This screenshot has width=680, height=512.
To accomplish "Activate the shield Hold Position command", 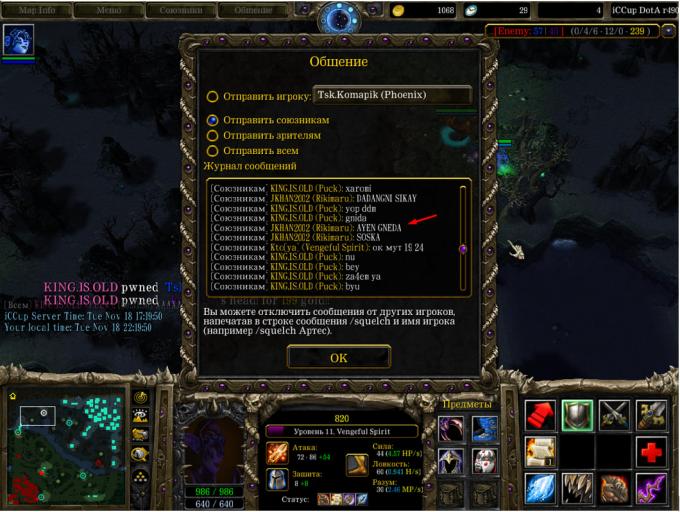I will tap(577, 412).
